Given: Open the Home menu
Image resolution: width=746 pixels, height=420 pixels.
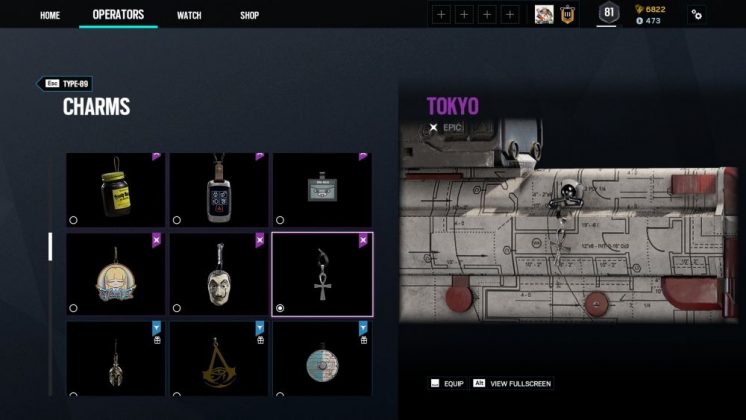Looking at the screenshot, I should point(49,15).
